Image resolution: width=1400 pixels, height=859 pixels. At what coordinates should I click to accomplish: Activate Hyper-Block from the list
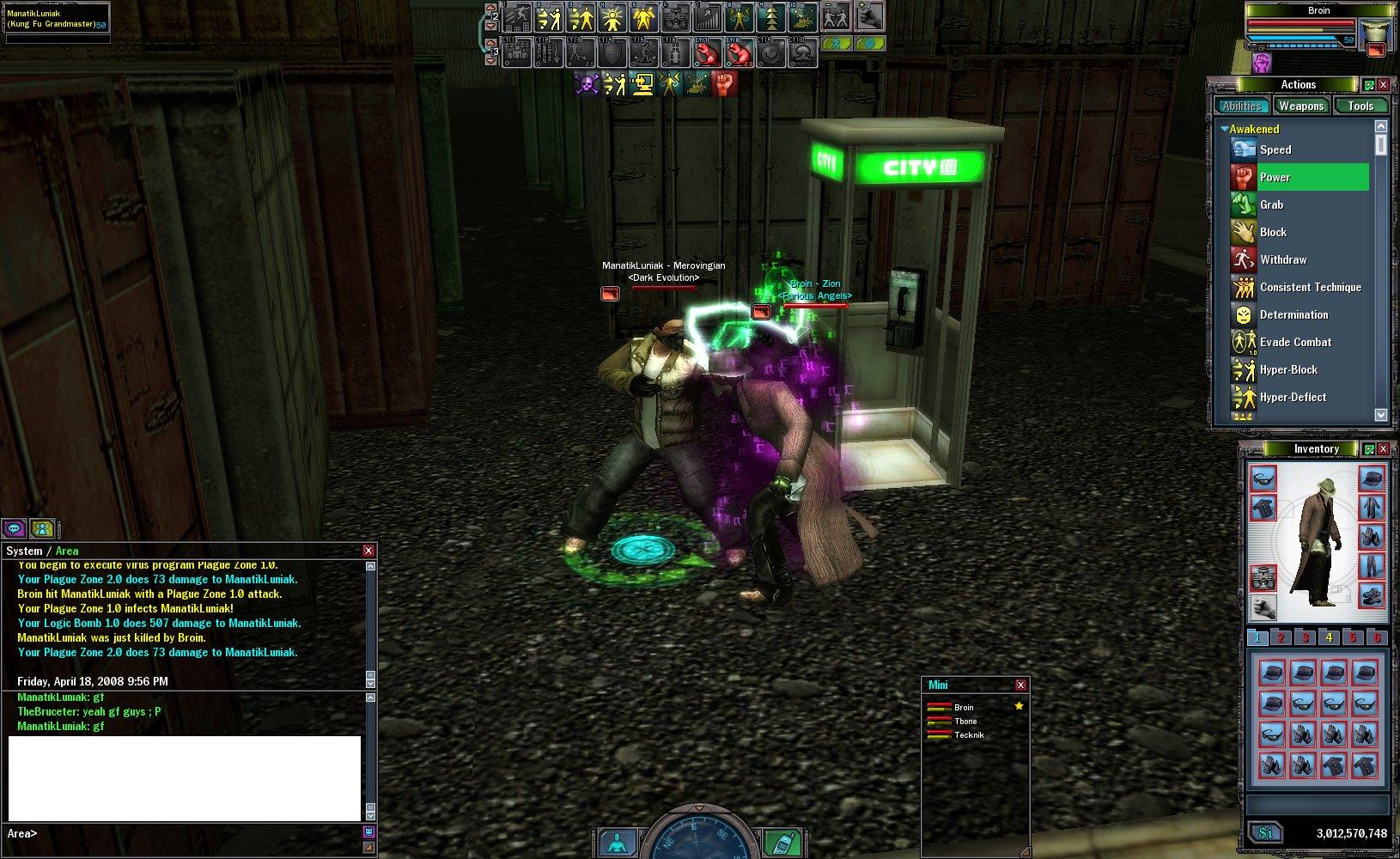pos(1288,369)
